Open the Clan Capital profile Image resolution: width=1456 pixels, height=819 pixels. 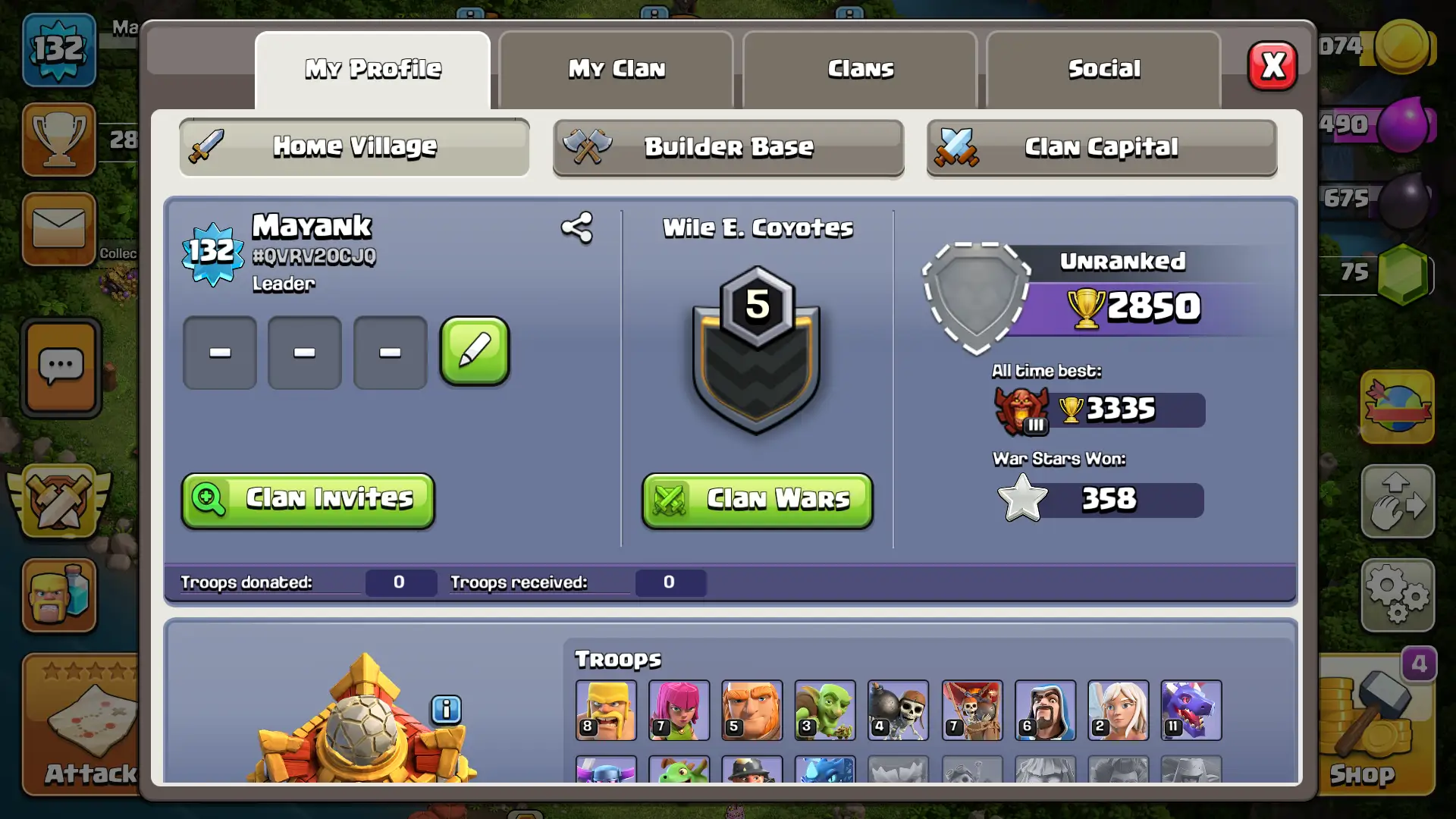pyautogui.click(x=1101, y=147)
